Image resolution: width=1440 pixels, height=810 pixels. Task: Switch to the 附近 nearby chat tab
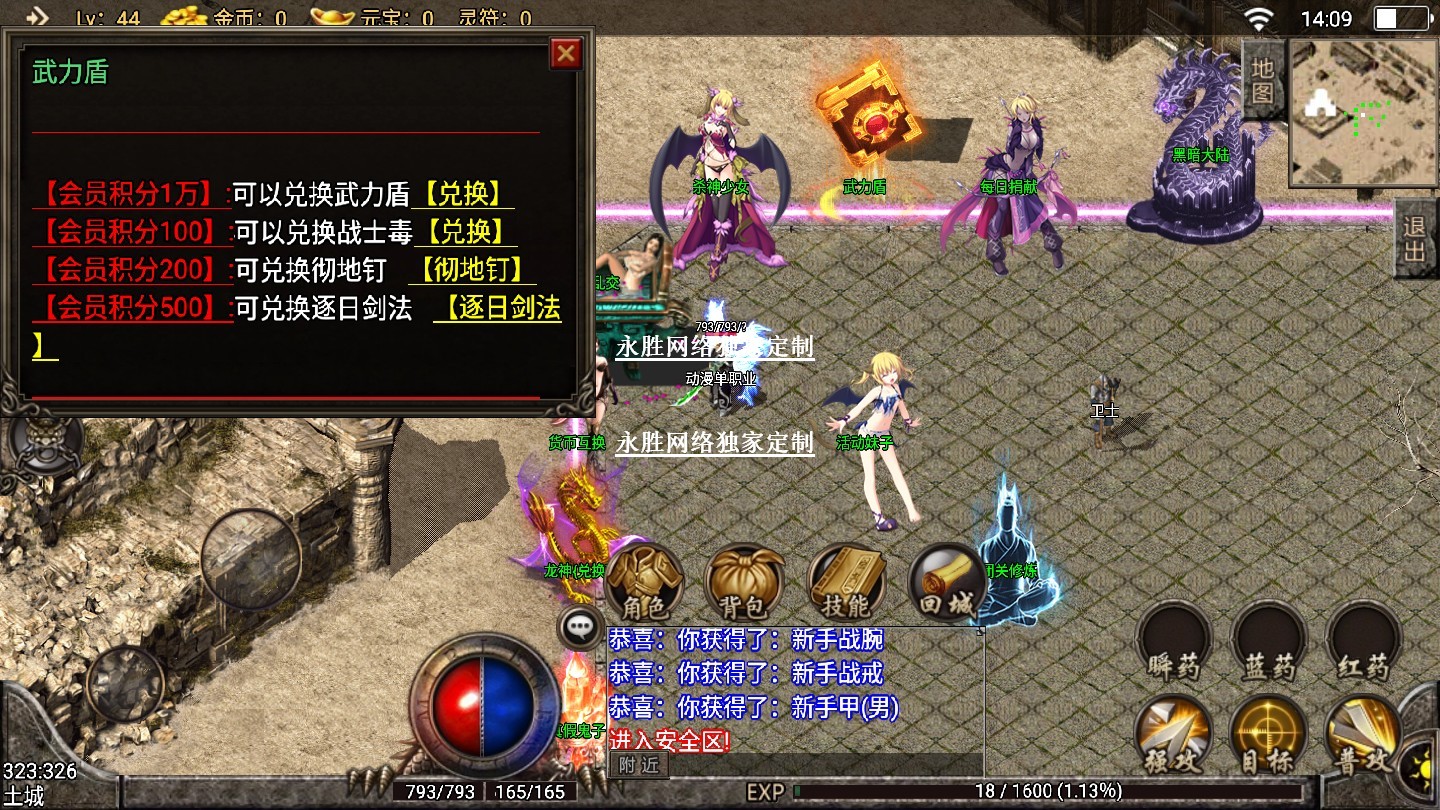coord(639,765)
